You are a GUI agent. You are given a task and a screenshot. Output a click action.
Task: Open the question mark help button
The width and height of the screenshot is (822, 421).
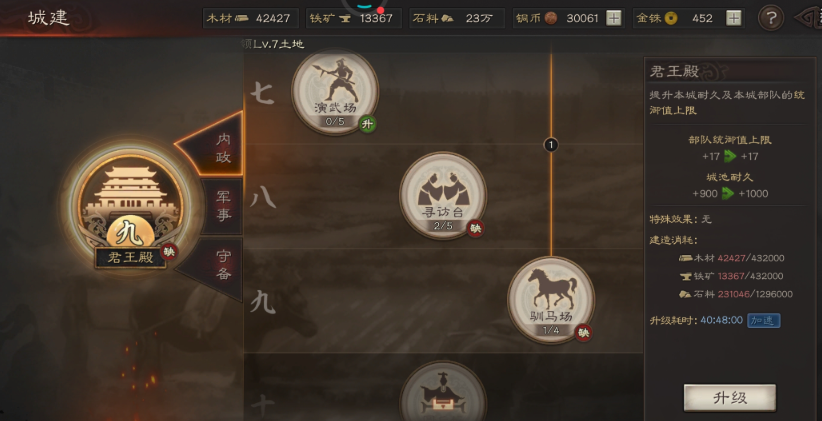coord(770,18)
